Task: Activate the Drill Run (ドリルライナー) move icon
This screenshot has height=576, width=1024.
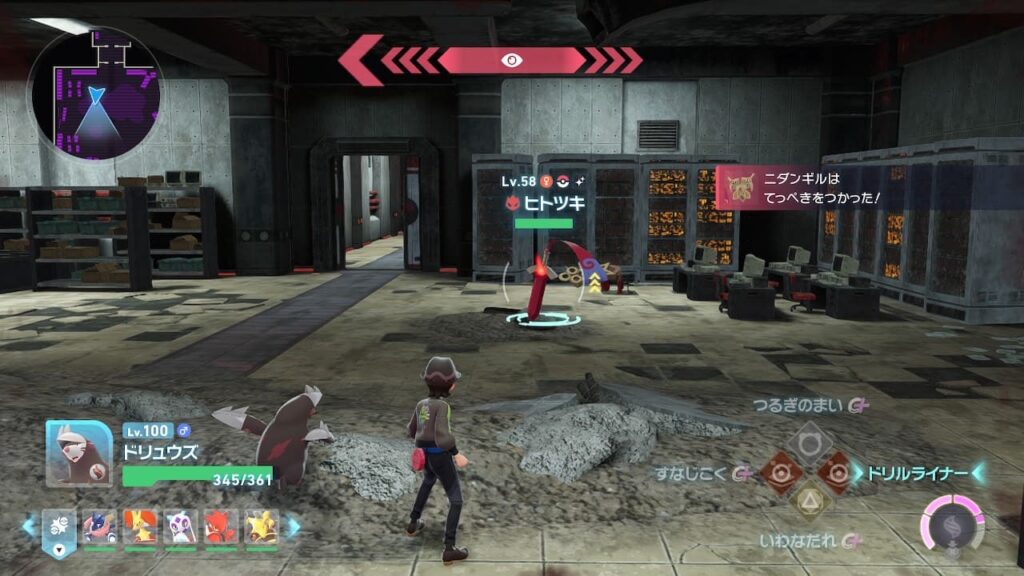Action: (x=838, y=471)
